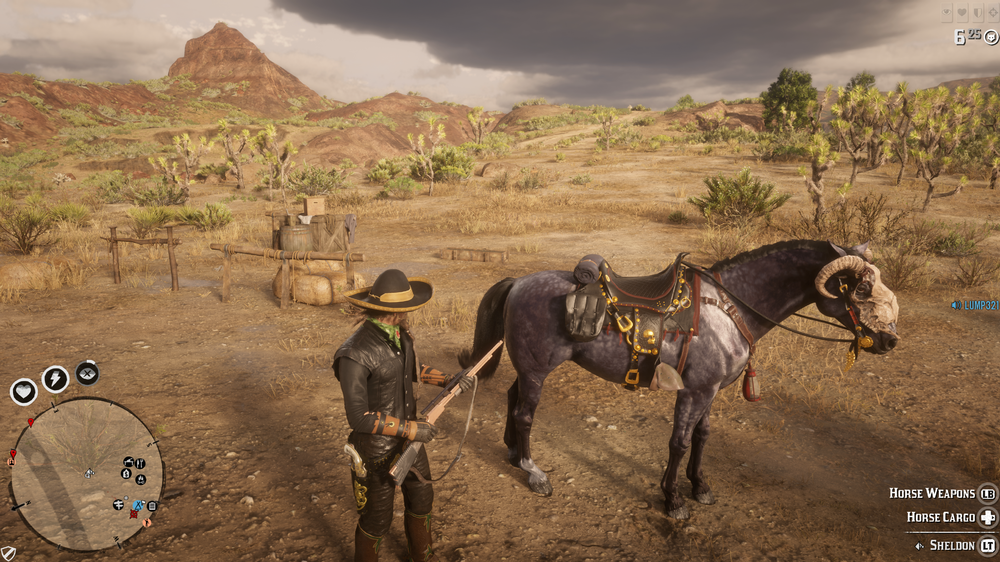Image resolution: width=1000 pixels, height=562 pixels.
Task: Pick the shield ability card slot
Action: tap(979, 14)
